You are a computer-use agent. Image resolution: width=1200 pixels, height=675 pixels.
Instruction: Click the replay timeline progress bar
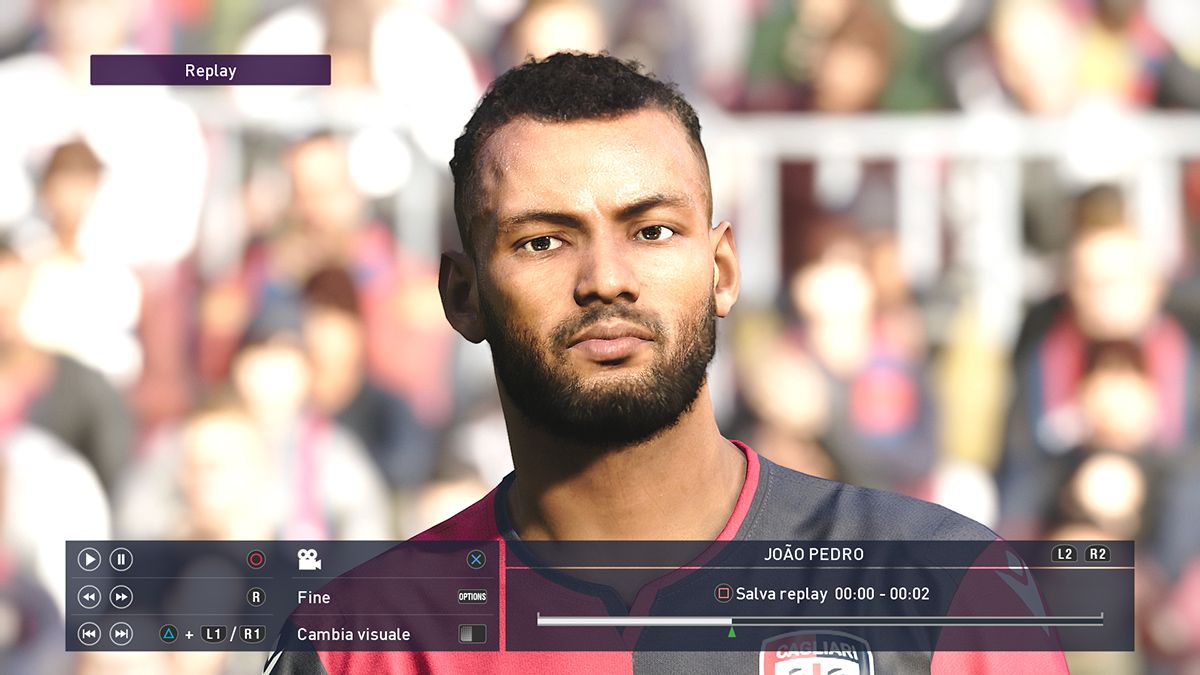819,621
